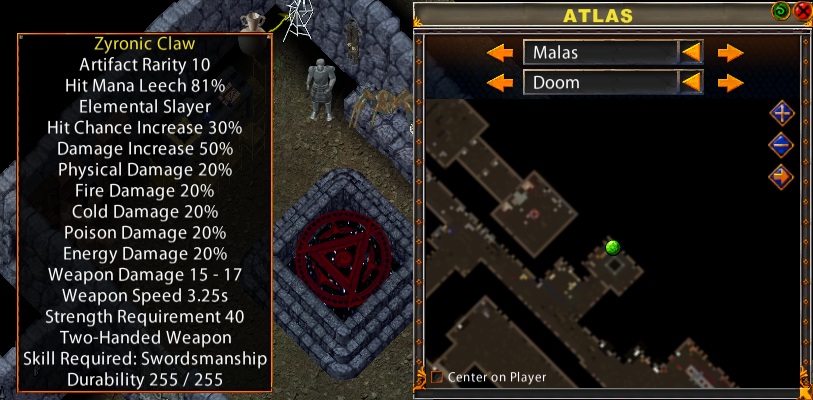Click the green player marker on the atlas map
The image size is (813, 400).
(613, 247)
